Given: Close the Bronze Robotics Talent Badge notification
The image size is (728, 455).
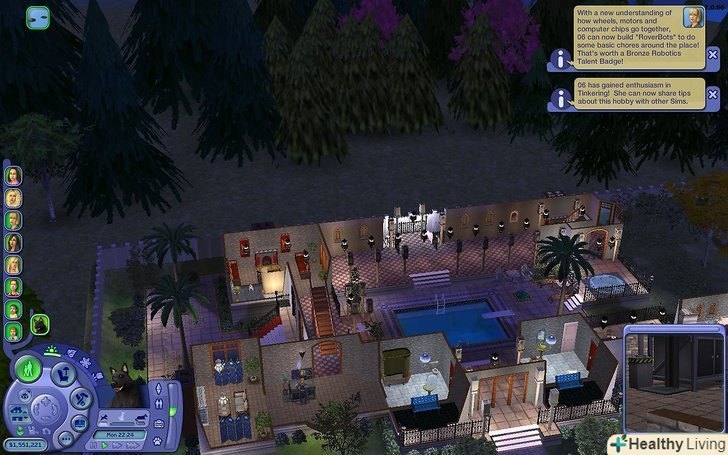Looking at the screenshot, I should pos(712,54).
